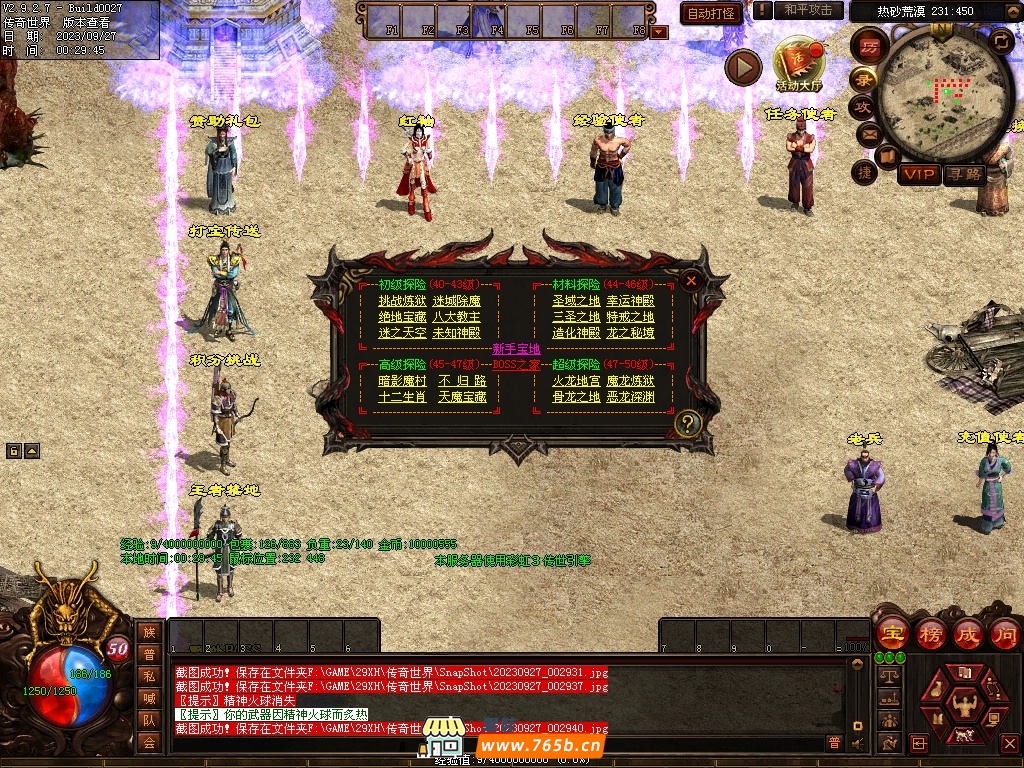Click the round play arrow button
This screenshot has width=1024, height=768.
(743, 67)
